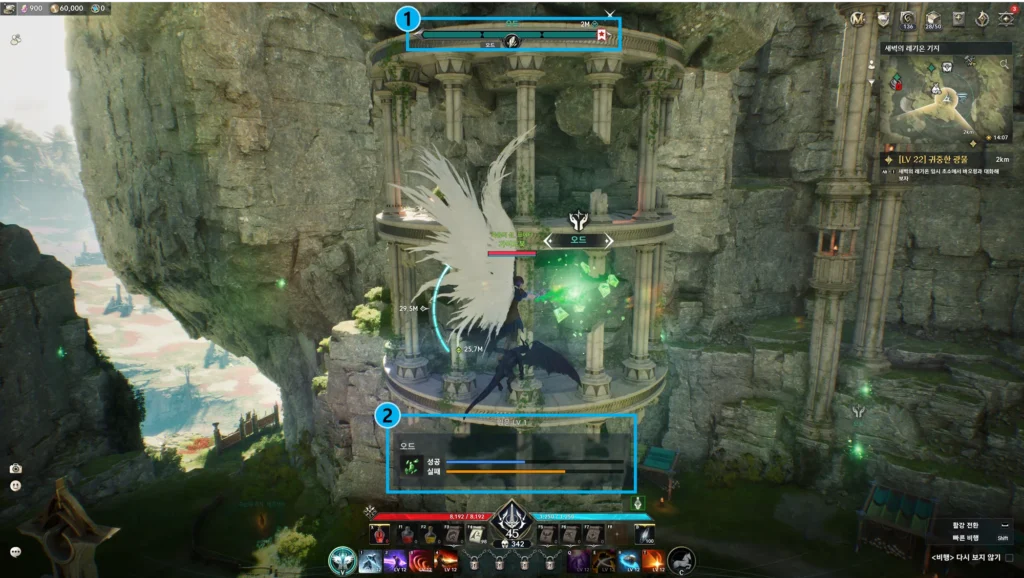Screen dimensions: 1024x578
Task: Tick the 다시 보지 않기 checkbox
Action: click(x=1008, y=558)
